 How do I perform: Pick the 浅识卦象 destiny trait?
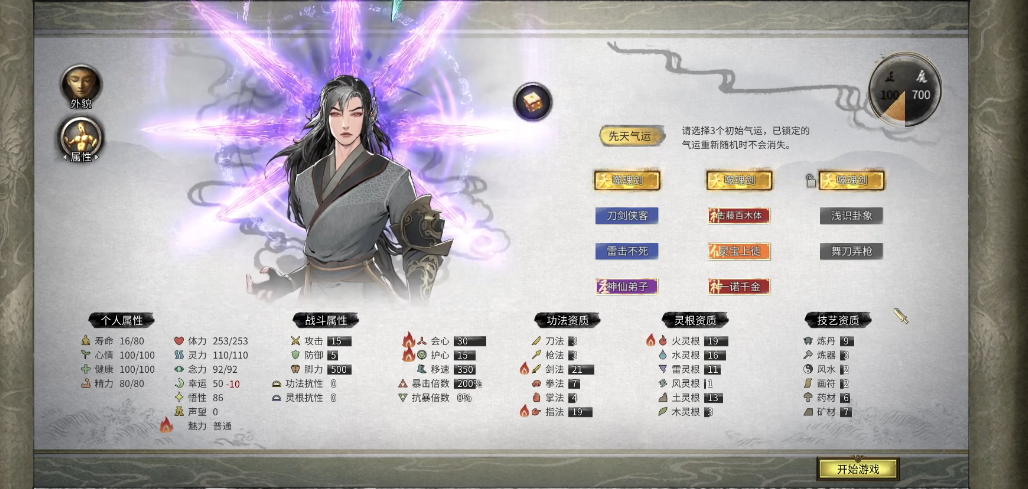(851, 215)
